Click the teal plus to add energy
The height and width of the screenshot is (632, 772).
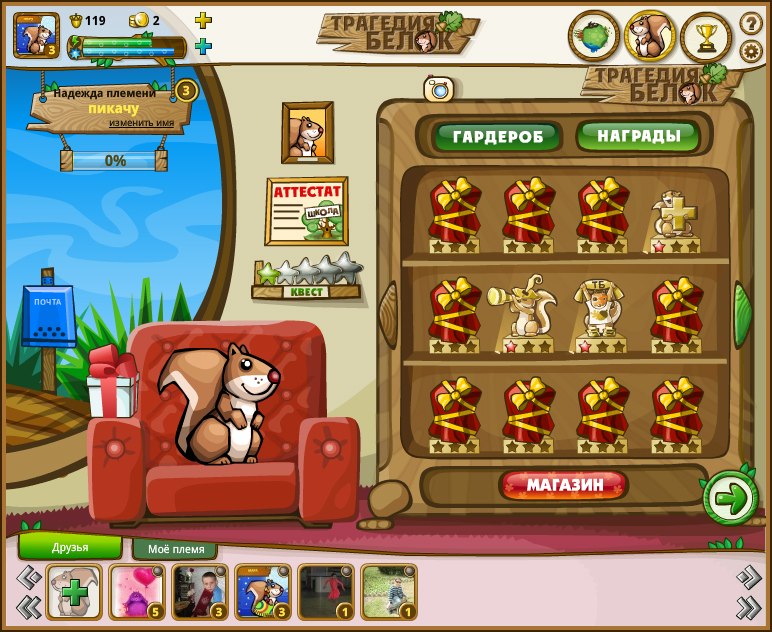[203, 46]
